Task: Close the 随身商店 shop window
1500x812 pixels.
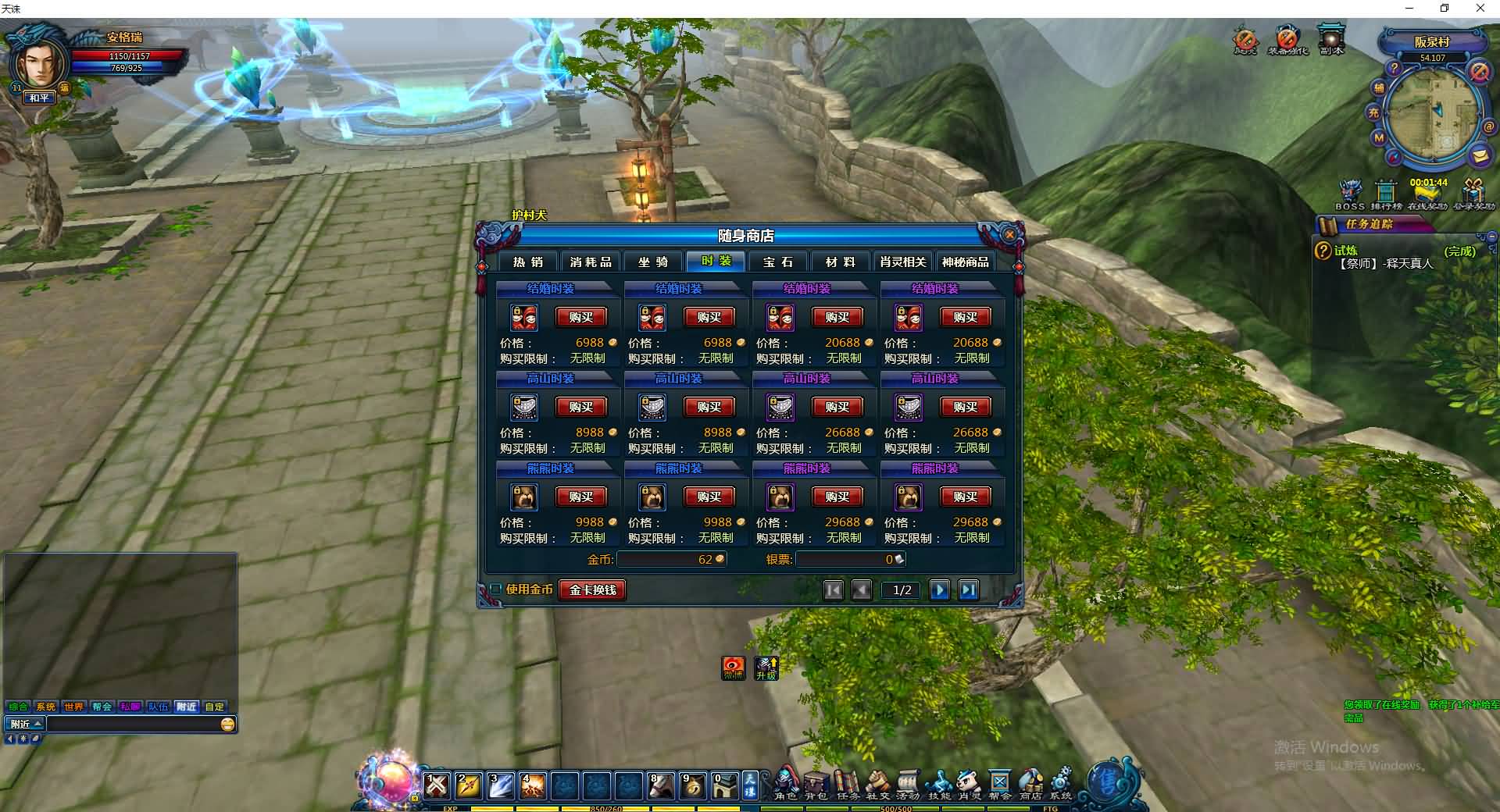Action: click(1009, 234)
